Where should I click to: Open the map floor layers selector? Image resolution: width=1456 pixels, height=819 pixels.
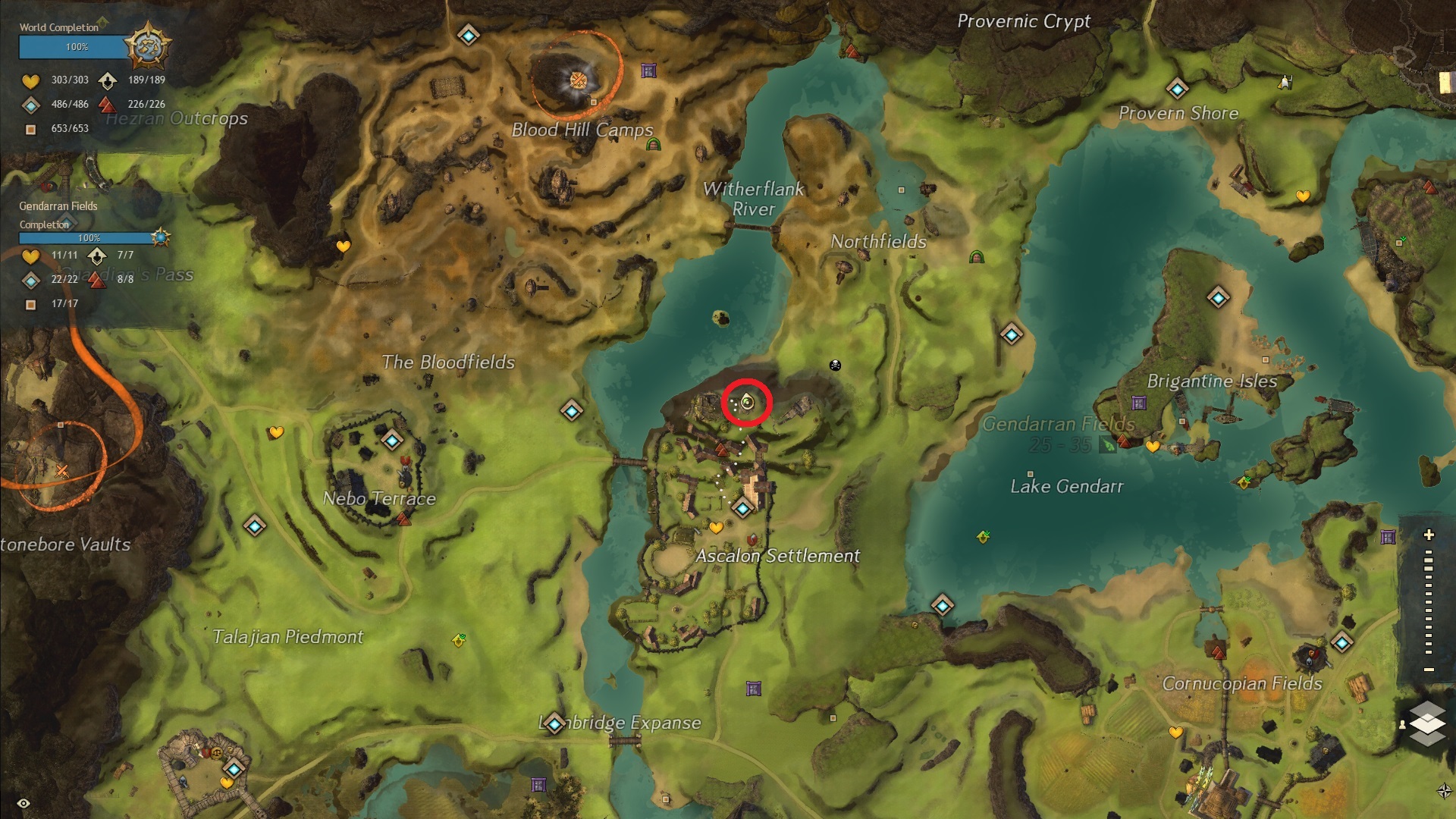1427,723
